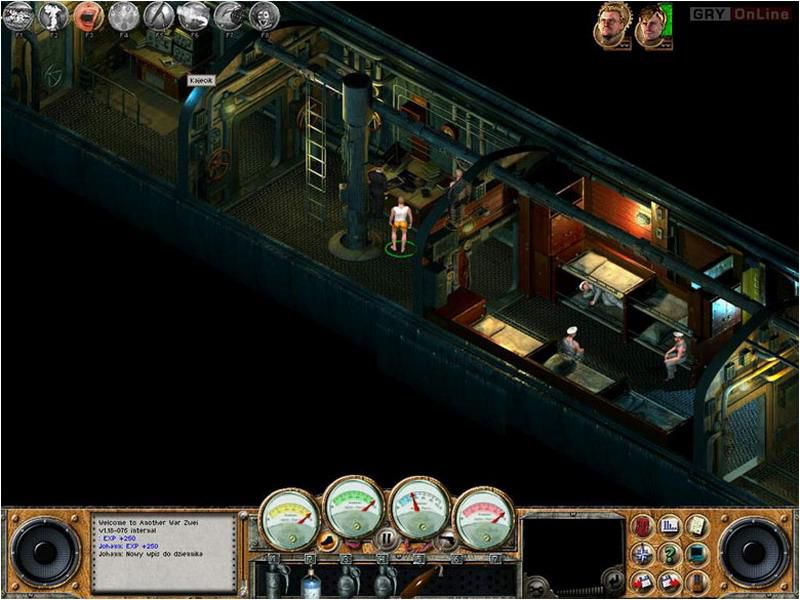This screenshot has height=600, width=800.
Task: Click the GRY OnLine watermark logo
Action: [741, 14]
